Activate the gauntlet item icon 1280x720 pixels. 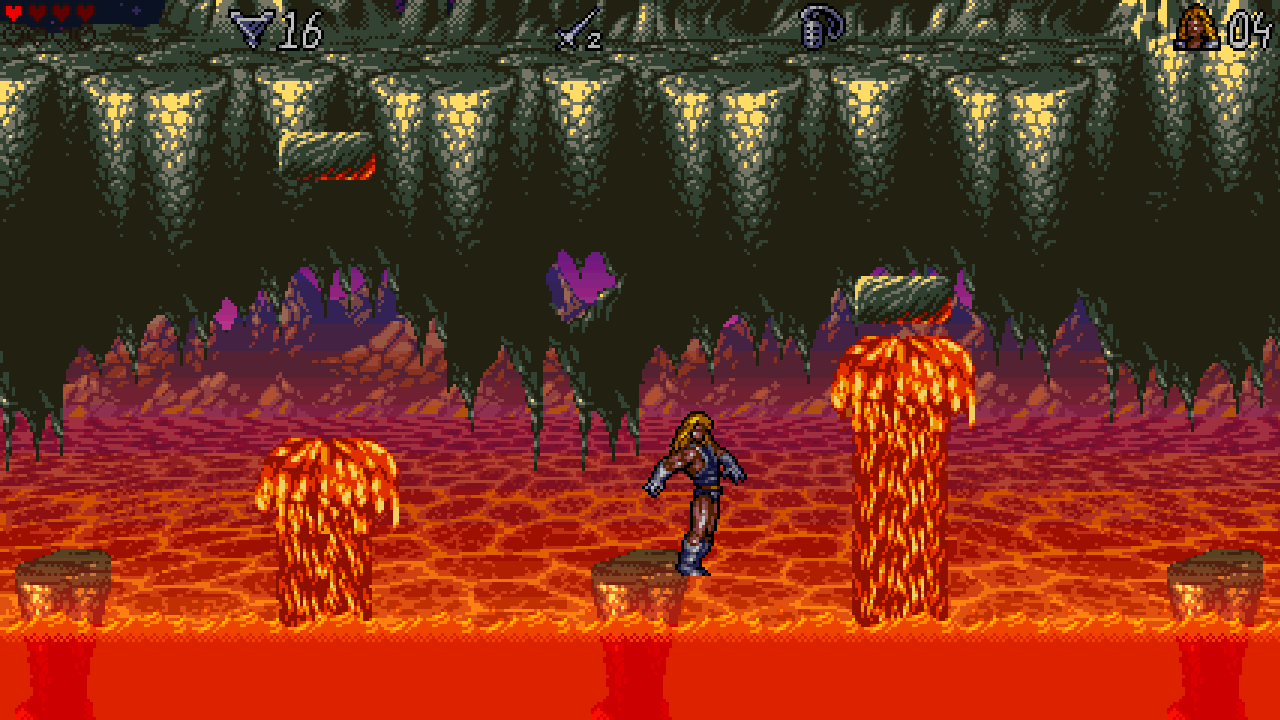[820, 28]
